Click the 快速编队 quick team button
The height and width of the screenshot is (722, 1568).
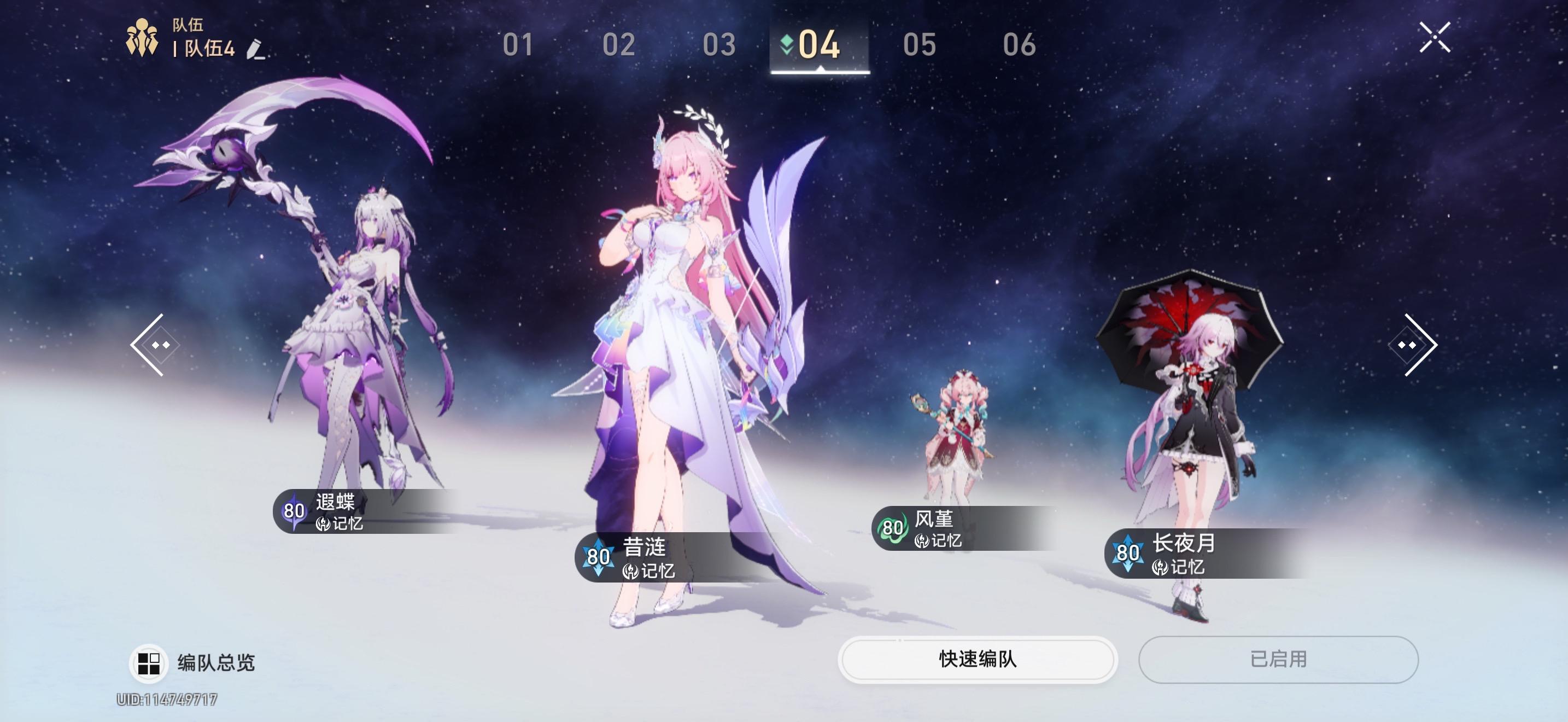[x=977, y=659]
